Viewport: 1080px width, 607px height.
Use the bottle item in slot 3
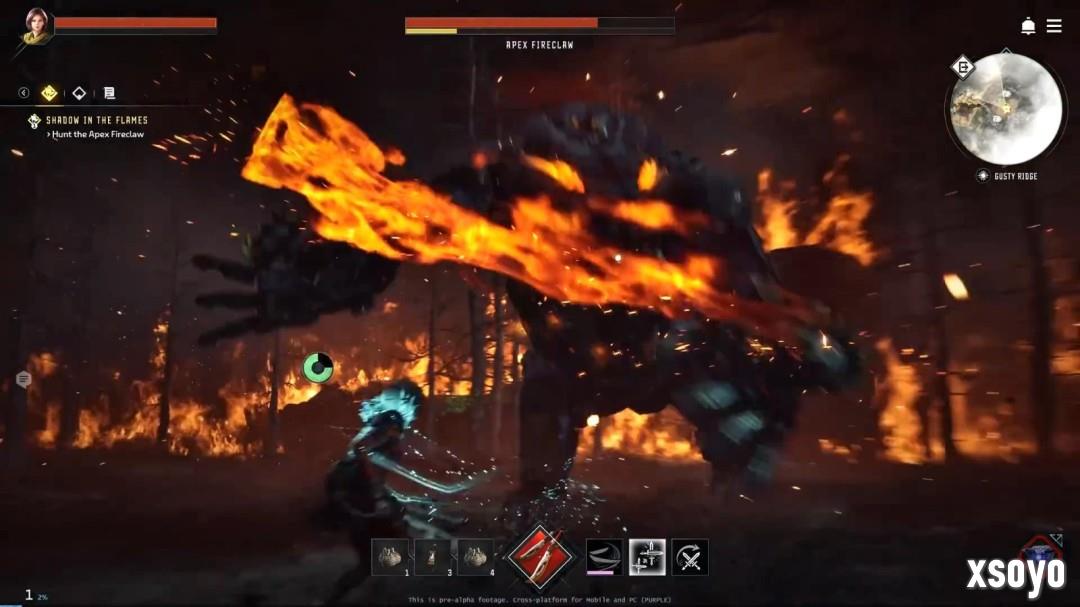coord(433,557)
